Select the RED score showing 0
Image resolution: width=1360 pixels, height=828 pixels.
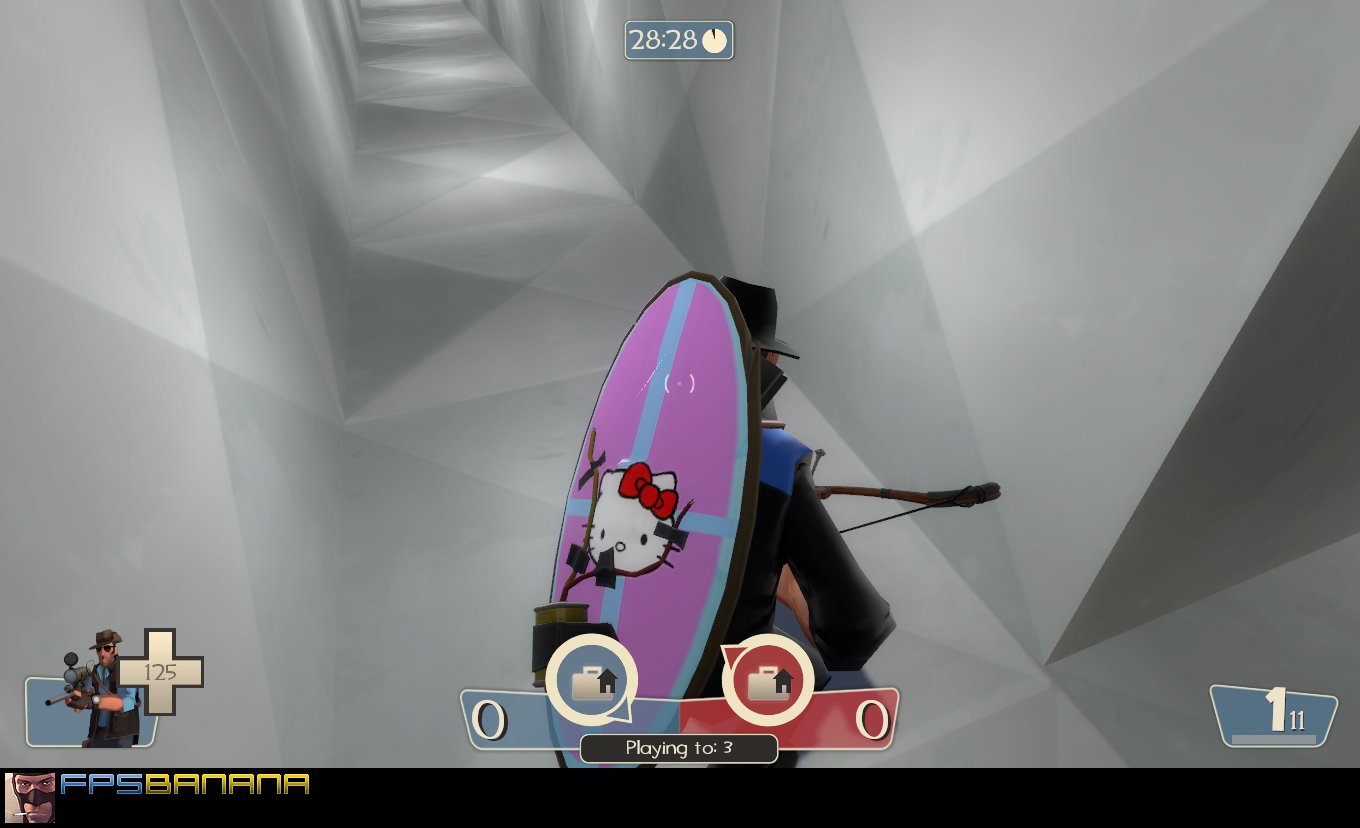tap(872, 719)
